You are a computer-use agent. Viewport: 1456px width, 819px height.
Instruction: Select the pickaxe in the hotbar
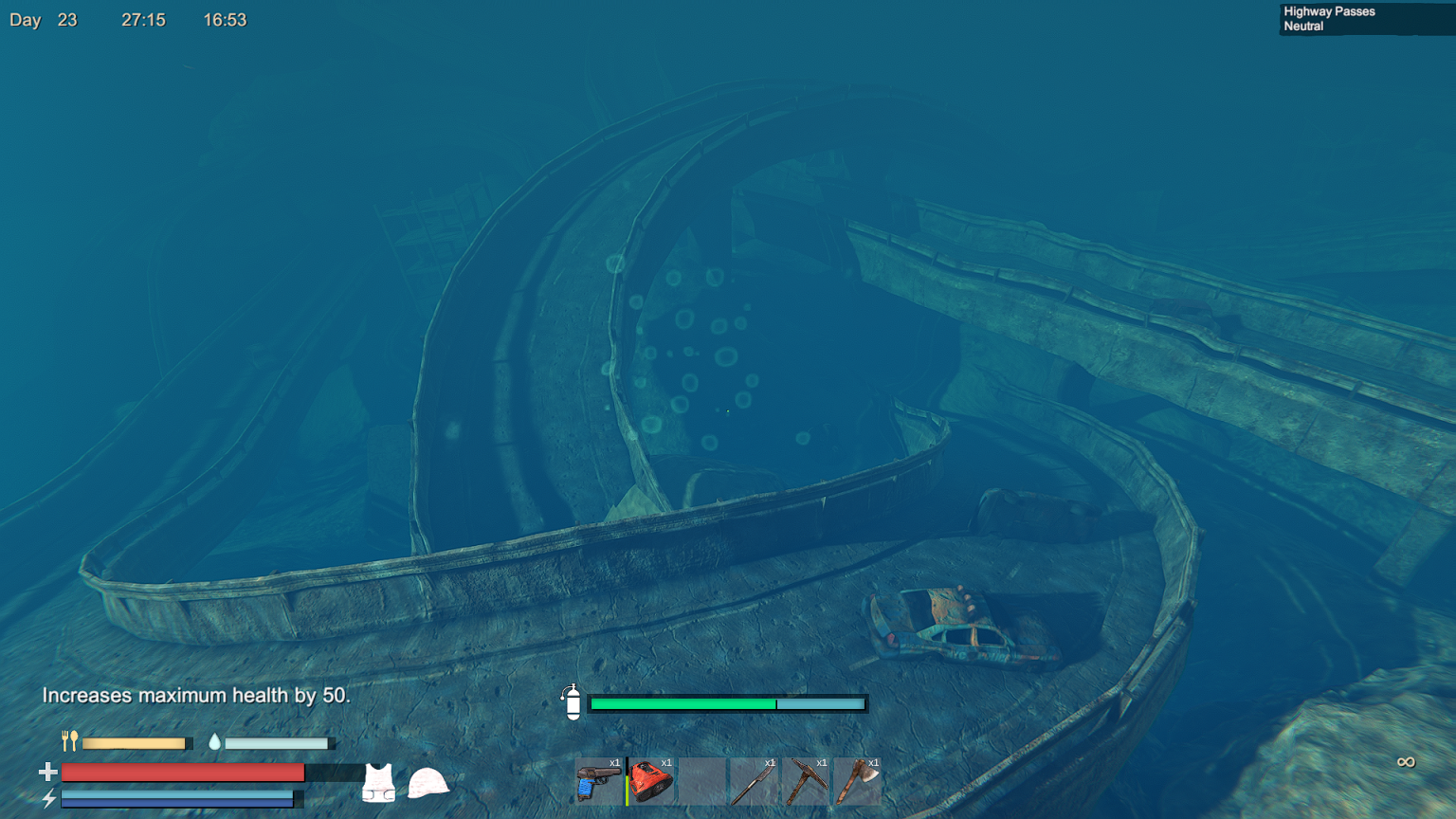(805, 779)
